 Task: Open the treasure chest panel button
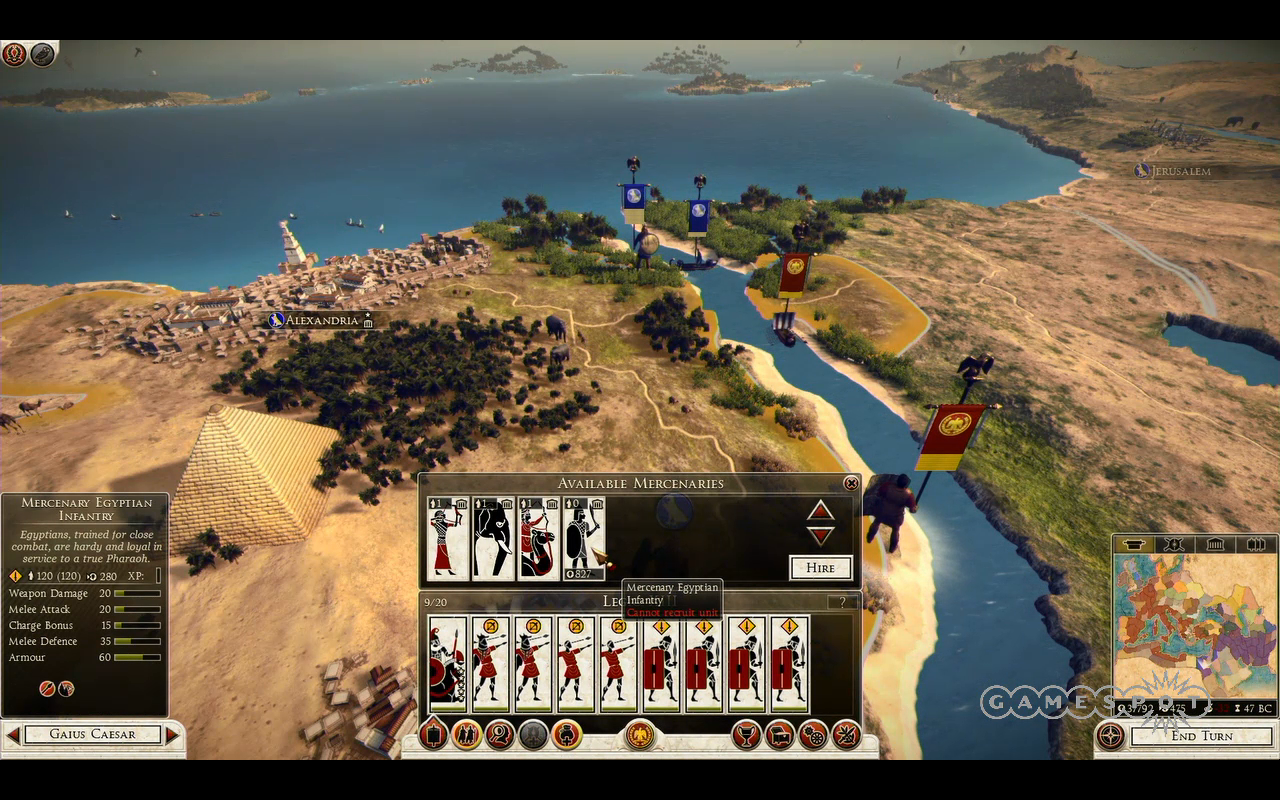click(779, 735)
